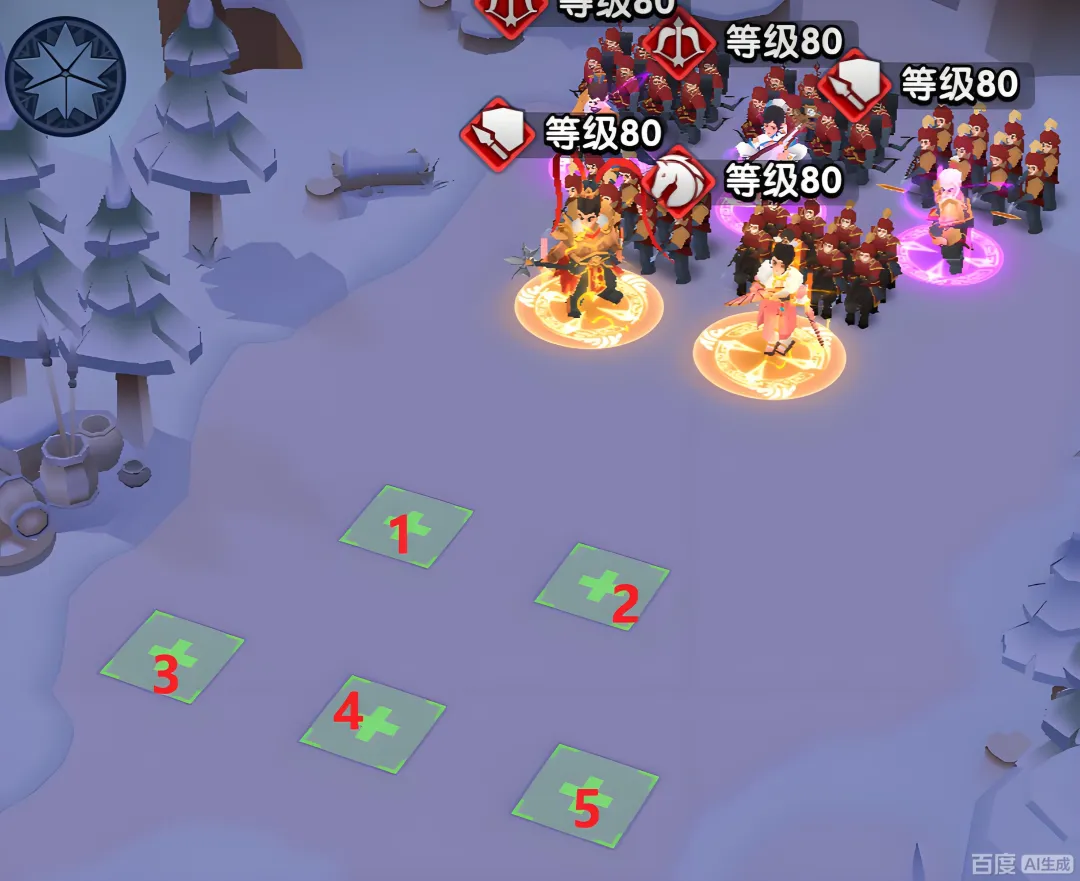This screenshot has width=1080, height=881.
Task: Choose deployment tile number 2
Action: 602,588
